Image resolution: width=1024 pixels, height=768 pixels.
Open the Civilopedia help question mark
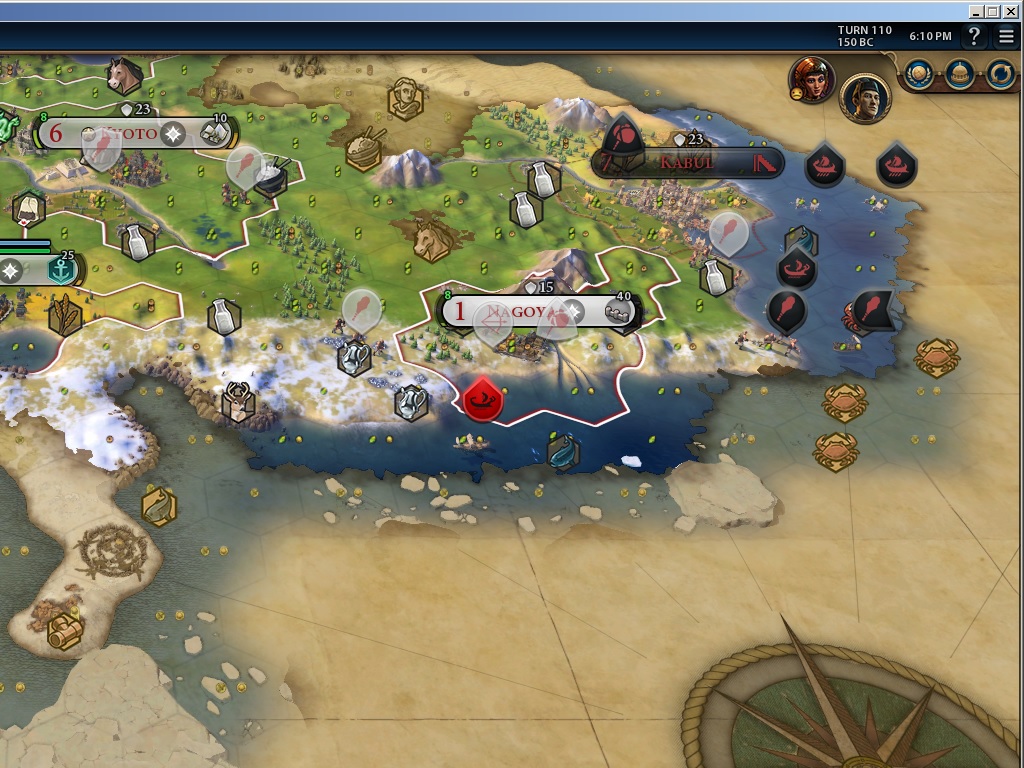(974, 37)
